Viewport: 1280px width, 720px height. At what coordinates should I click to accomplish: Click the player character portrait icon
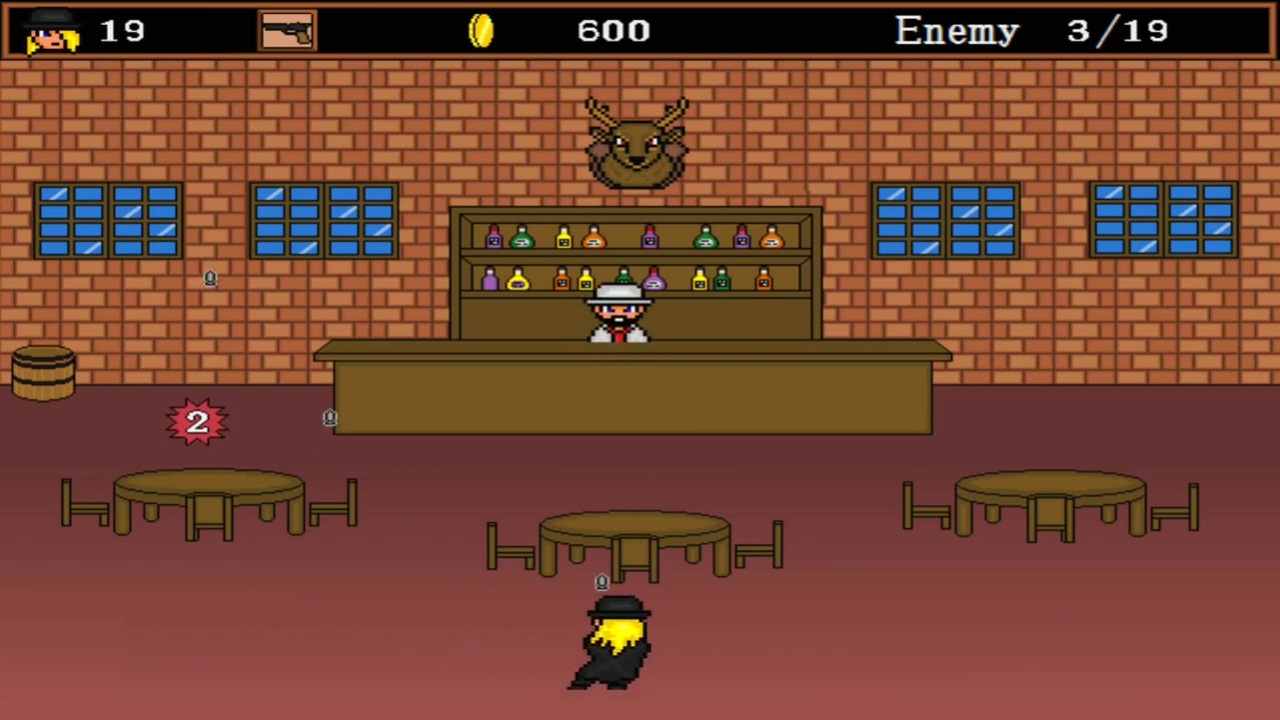click(48, 31)
